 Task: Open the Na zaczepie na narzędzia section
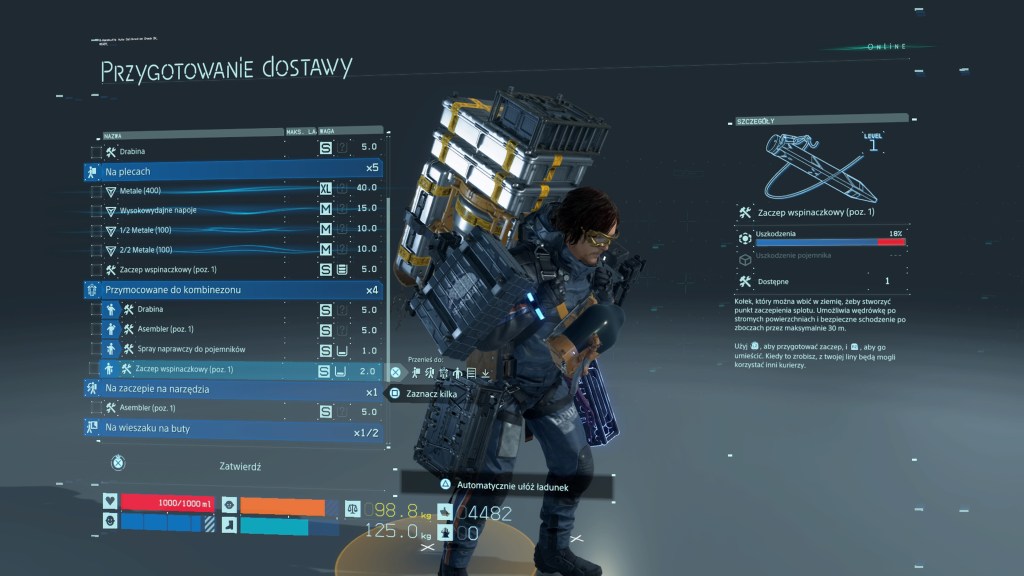click(x=230, y=389)
